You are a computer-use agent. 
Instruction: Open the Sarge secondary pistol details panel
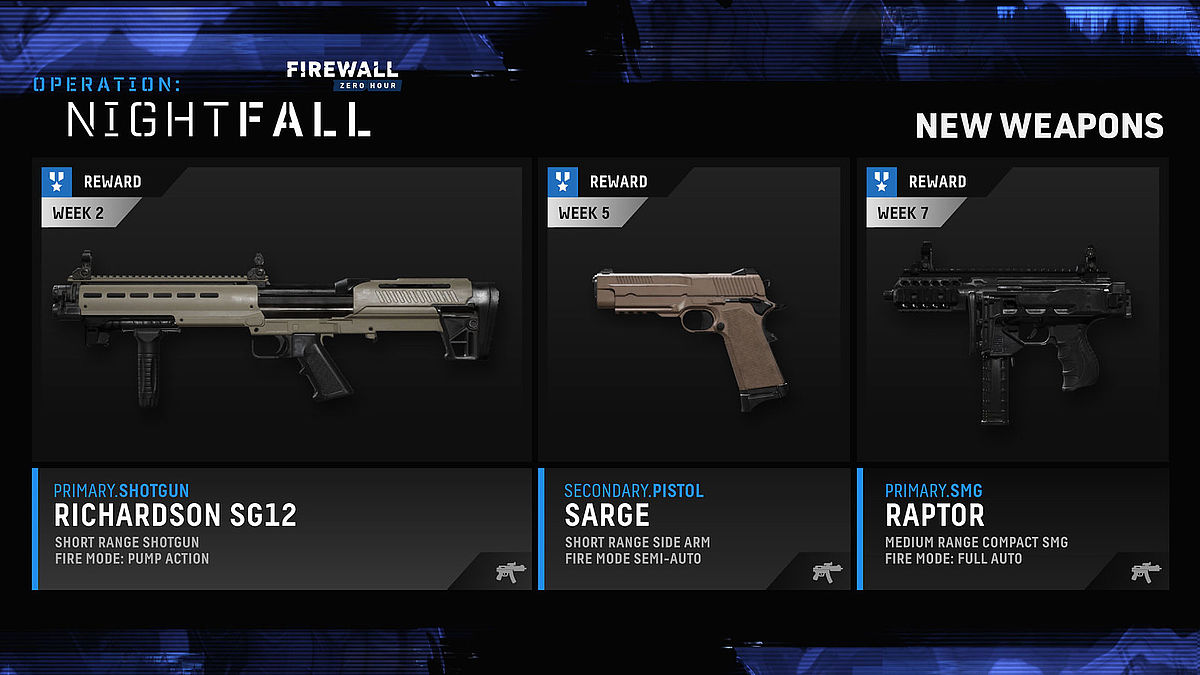(694, 528)
